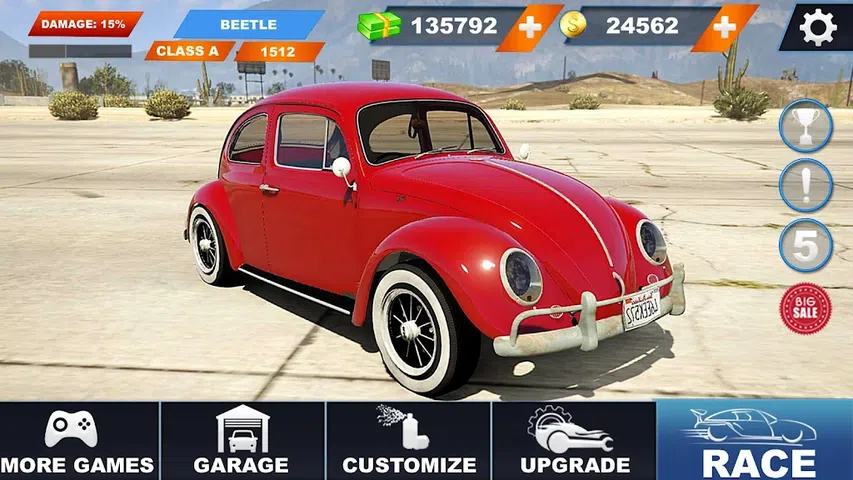Open the Customize menu

(x=408, y=441)
